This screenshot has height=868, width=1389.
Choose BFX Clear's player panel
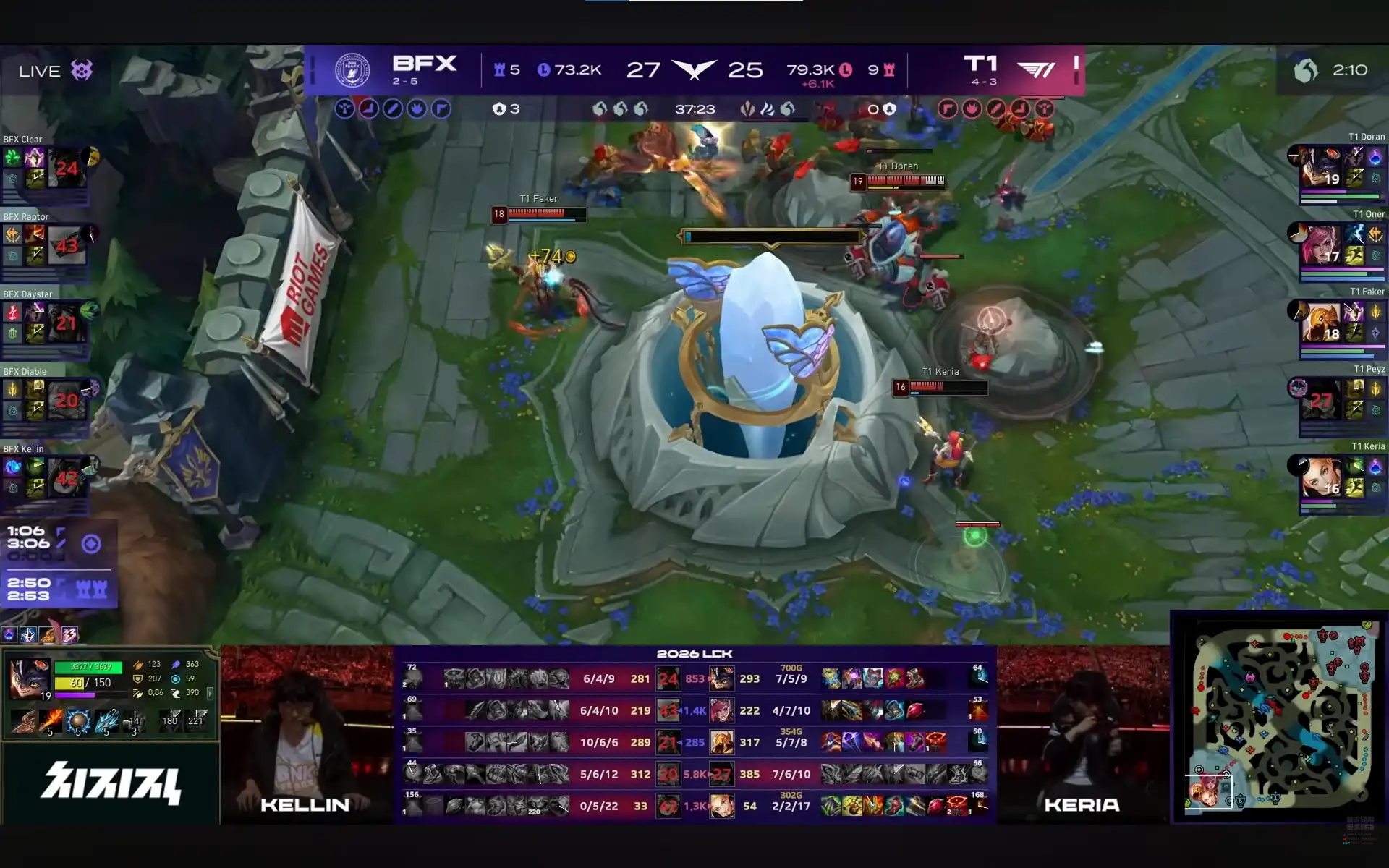pos(45,168)
